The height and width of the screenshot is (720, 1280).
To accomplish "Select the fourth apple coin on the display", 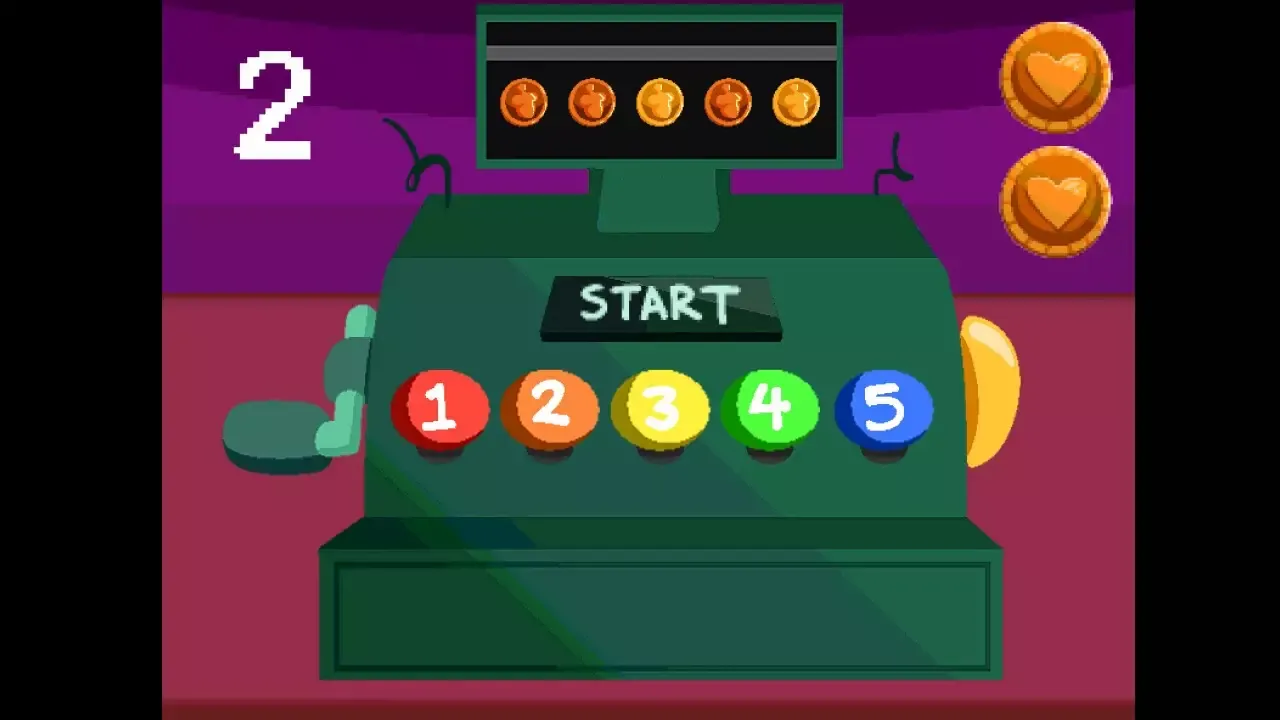I will coord(729,101).
